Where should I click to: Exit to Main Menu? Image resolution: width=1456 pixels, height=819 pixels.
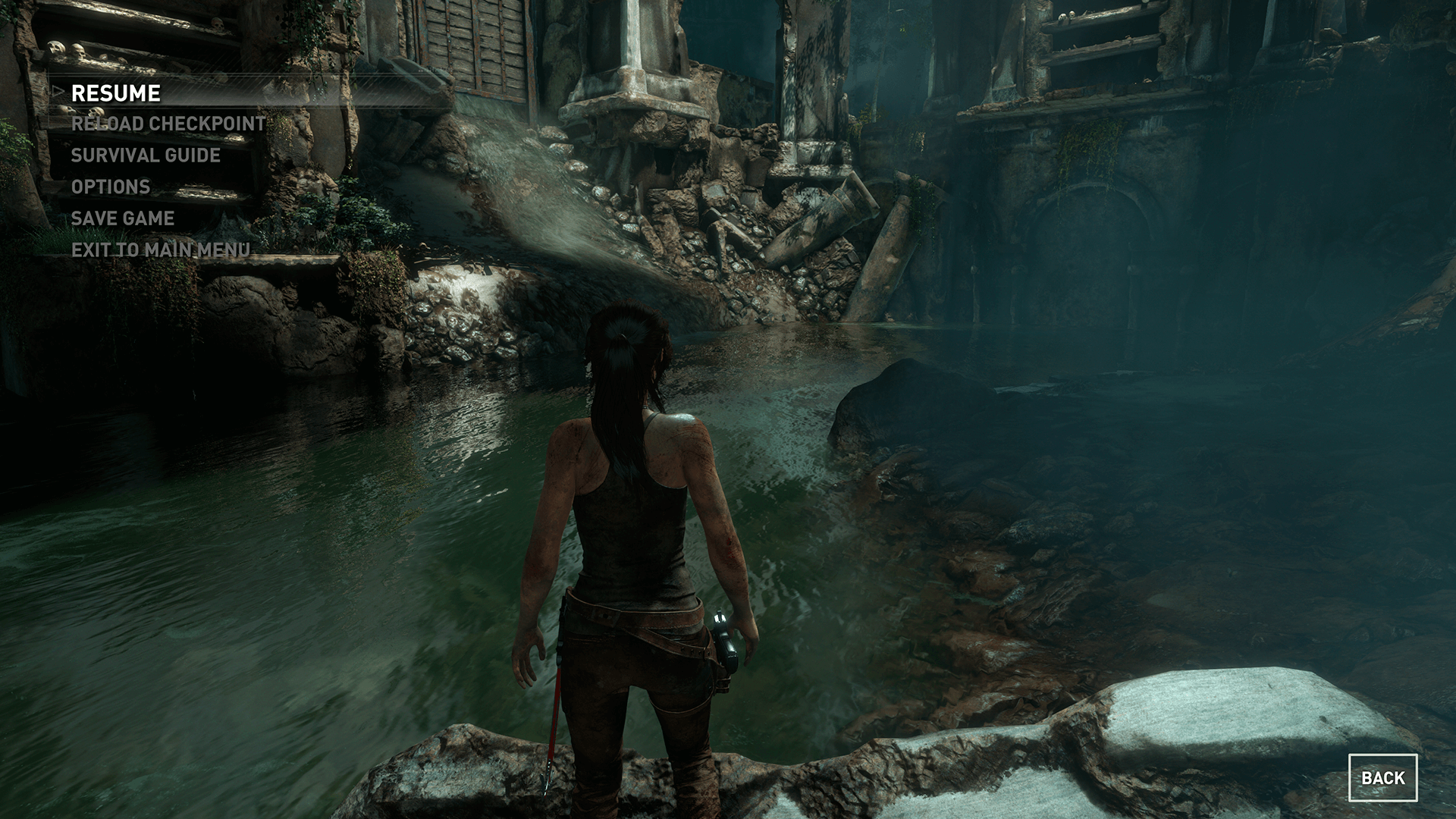161,249
